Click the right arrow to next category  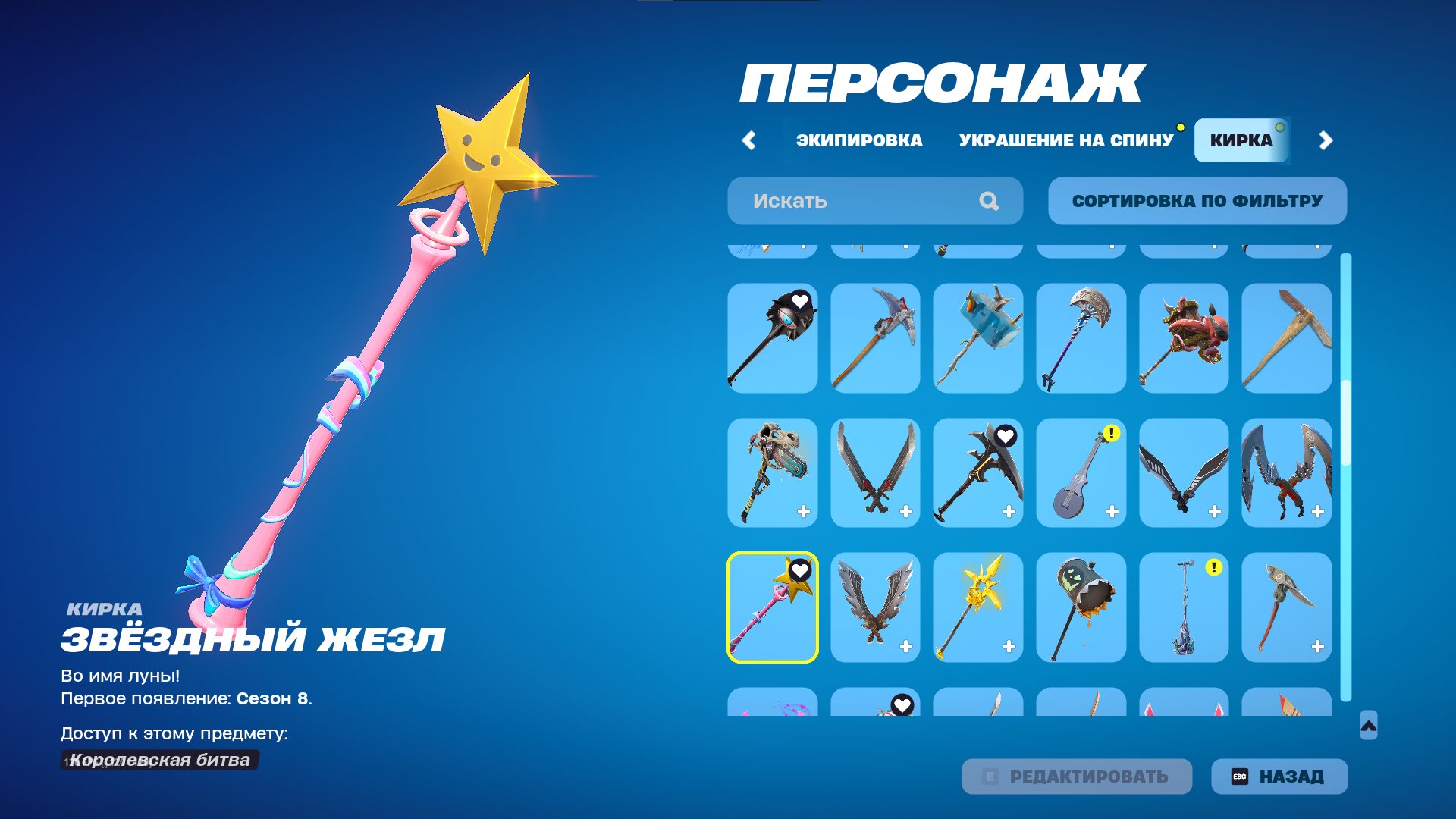(x=1326, y=140)
